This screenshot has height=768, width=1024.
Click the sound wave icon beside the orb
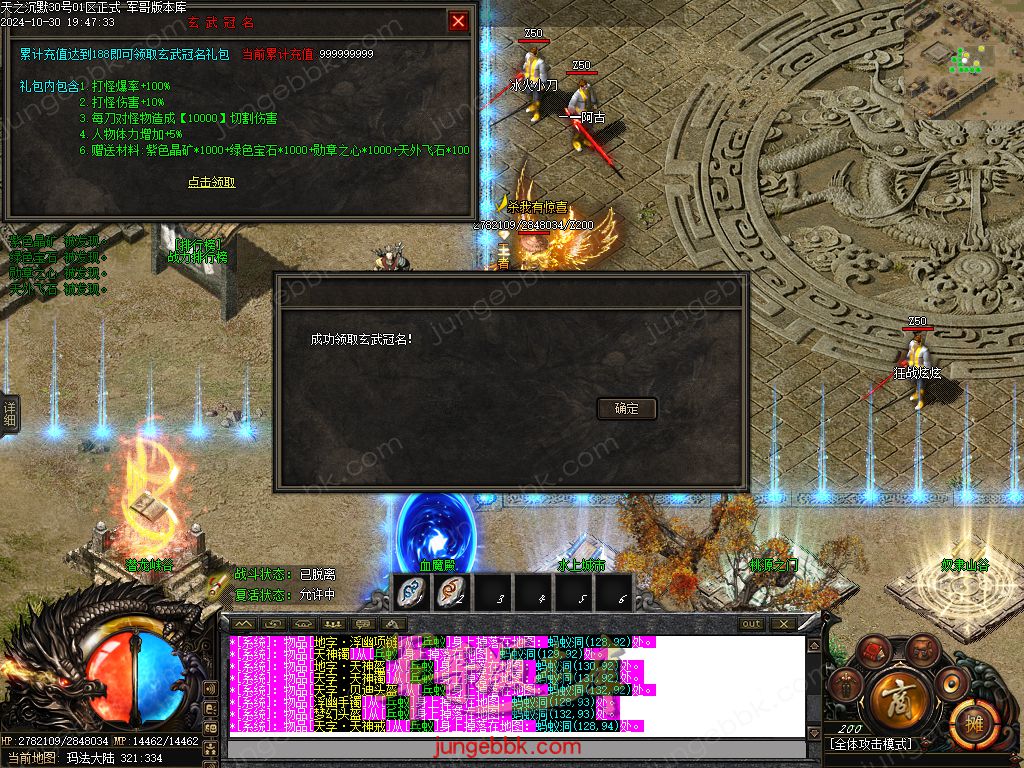pyautogui.click(x=211, y=690)
